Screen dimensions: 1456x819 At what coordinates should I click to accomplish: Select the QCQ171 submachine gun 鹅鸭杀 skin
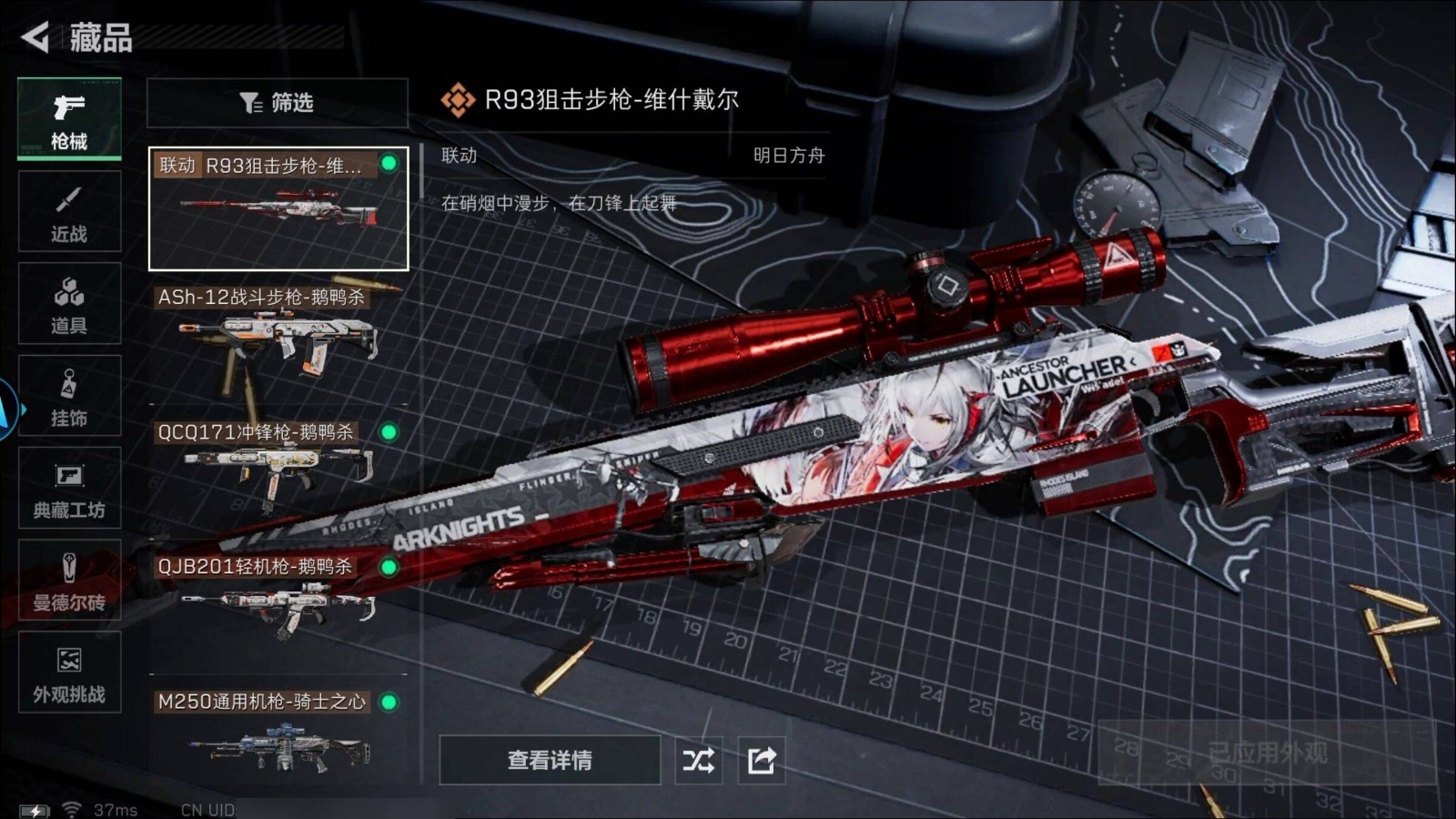(x=278, y=469)
